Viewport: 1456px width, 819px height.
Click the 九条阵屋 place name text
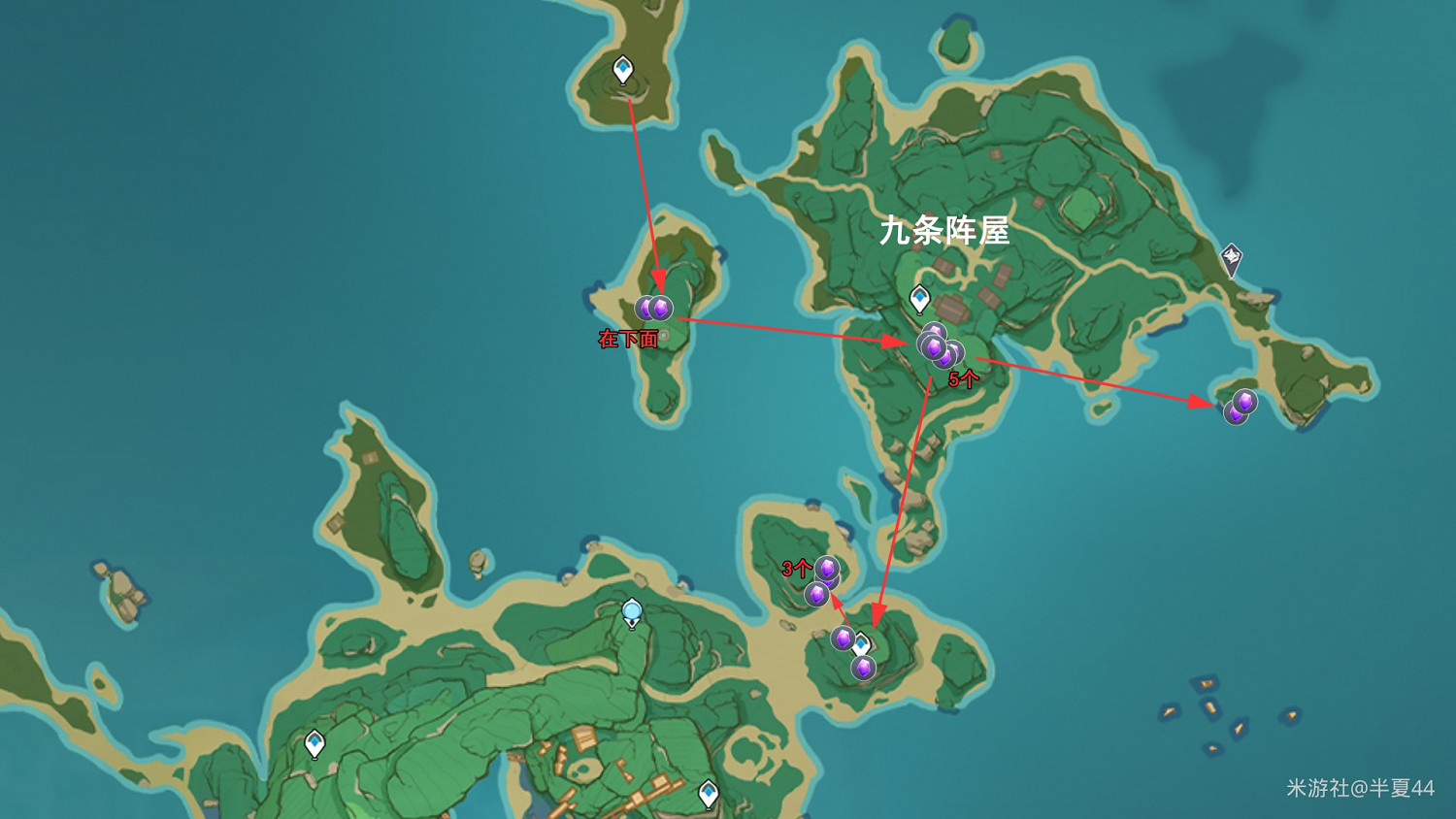pos(946,230)
